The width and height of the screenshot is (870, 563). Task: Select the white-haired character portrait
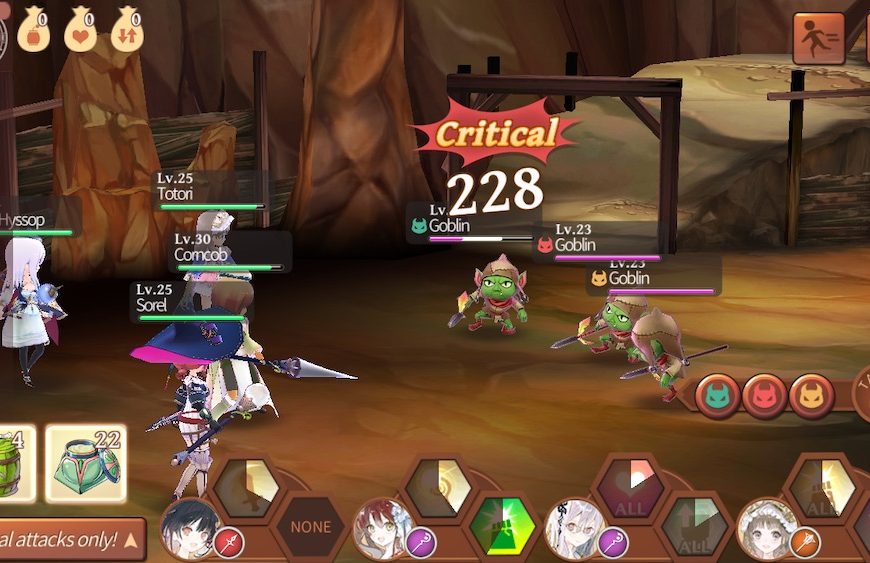click(x=574, y=527)
